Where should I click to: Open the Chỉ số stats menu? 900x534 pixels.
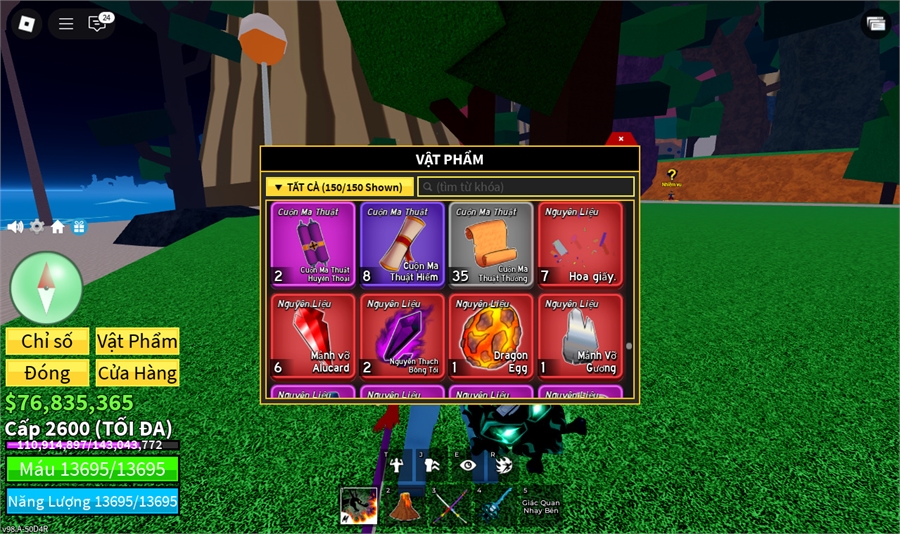[47, 341]
